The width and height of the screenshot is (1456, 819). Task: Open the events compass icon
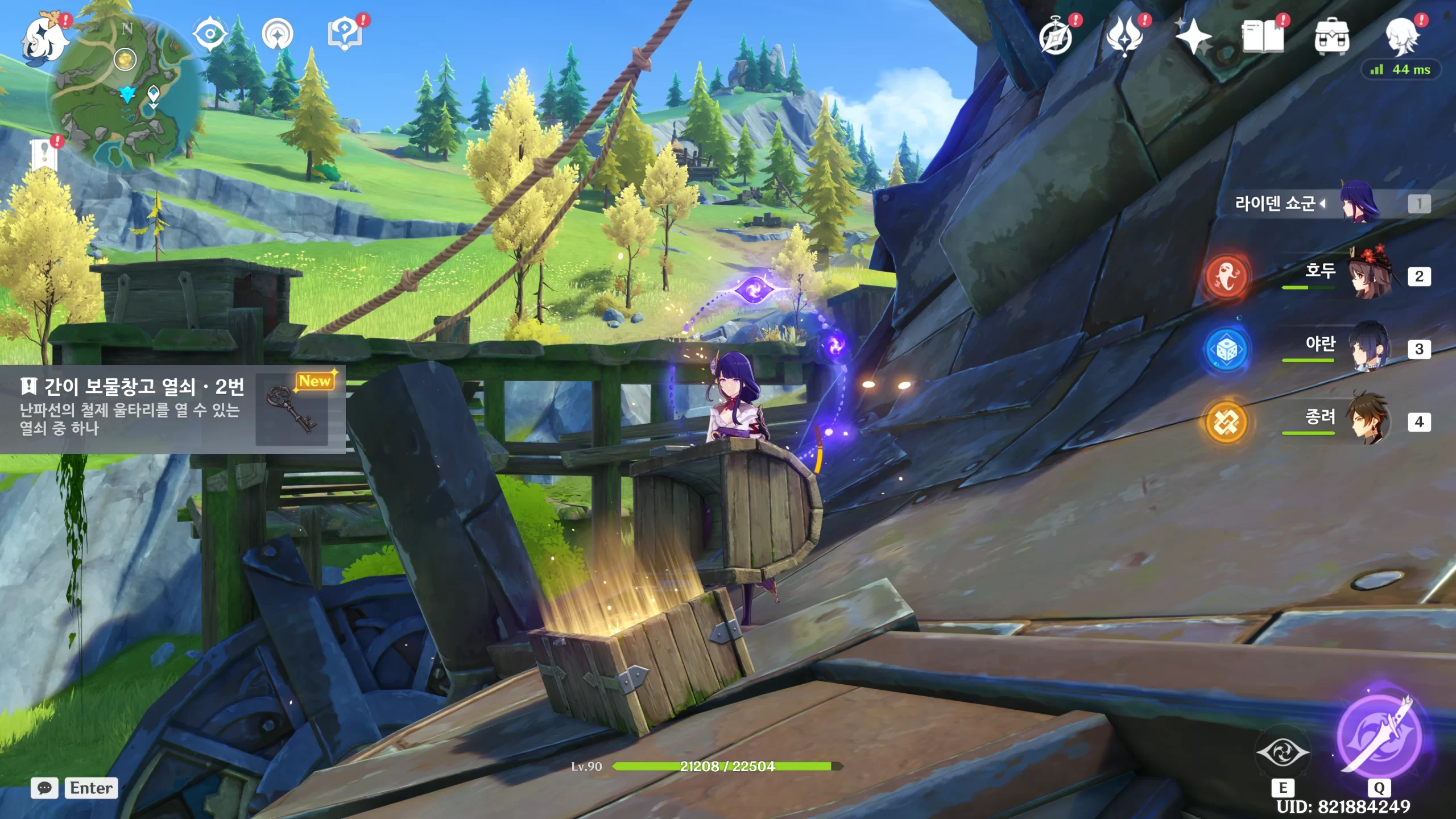pos(1056,38)
